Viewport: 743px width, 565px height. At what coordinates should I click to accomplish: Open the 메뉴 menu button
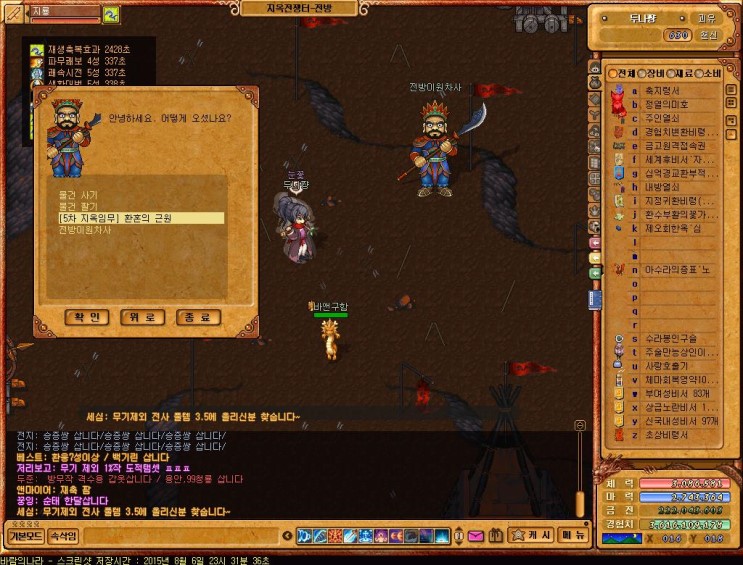(x=573, y=536)
